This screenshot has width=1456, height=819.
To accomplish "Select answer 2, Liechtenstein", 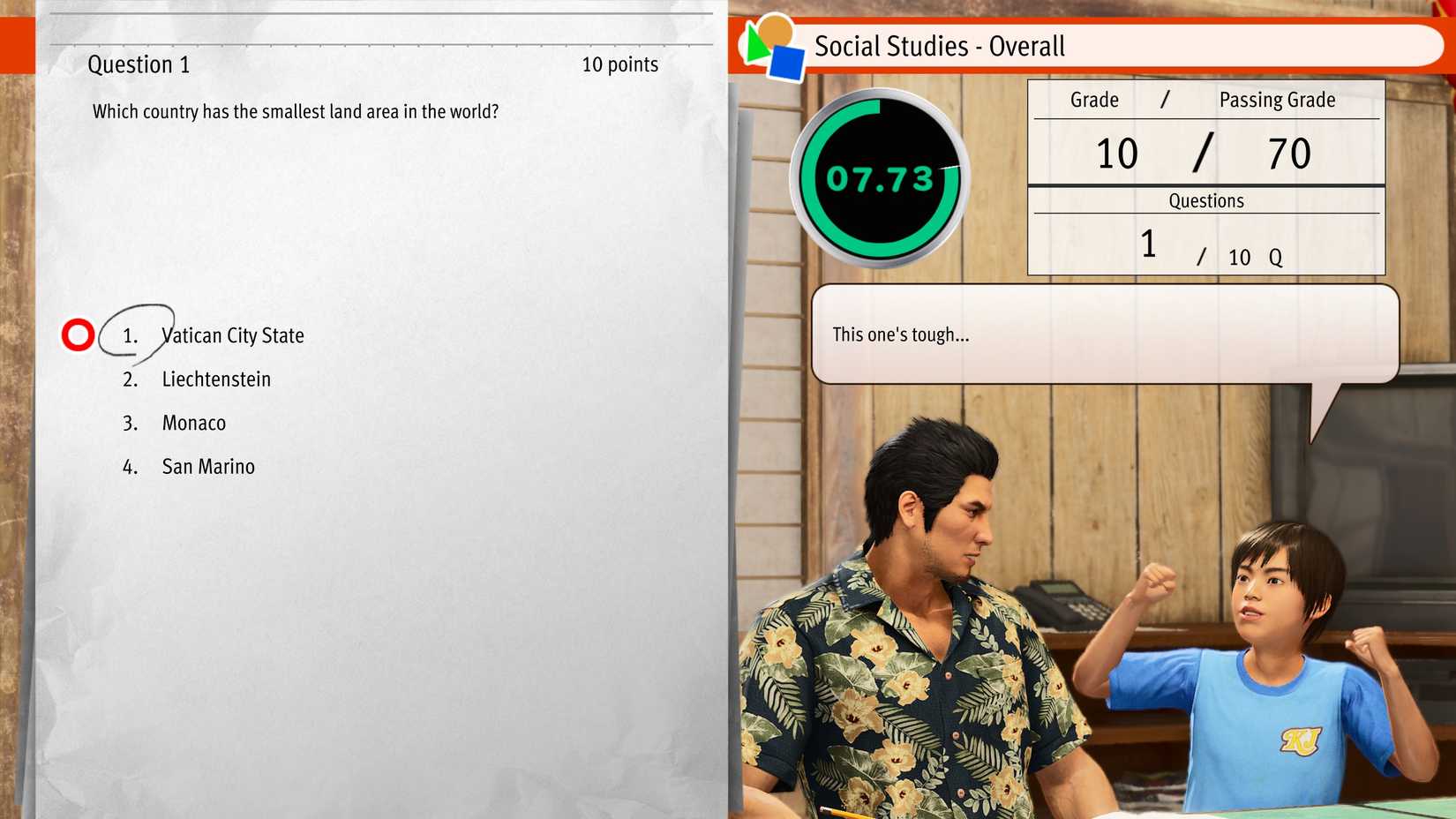I will (x=216, y=379).
